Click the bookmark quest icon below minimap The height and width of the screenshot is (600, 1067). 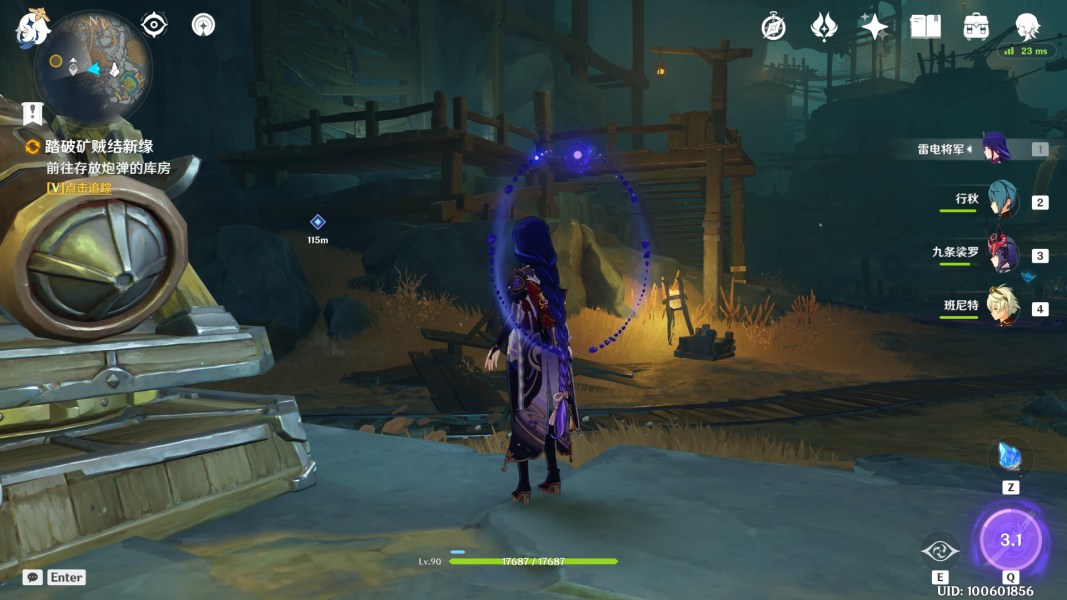point(33,112)
